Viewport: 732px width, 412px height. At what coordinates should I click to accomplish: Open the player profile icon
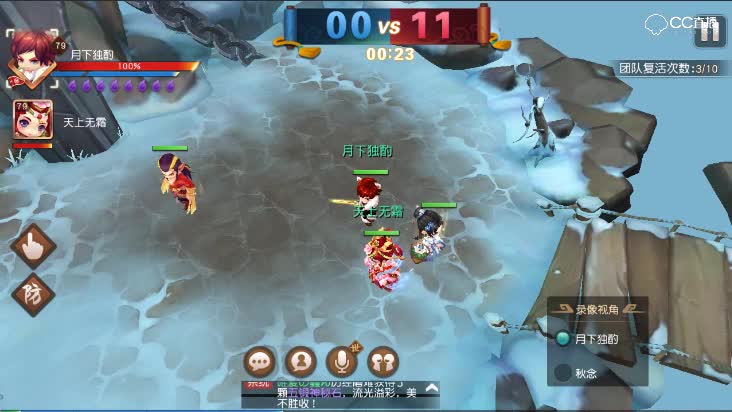point(300,360)
